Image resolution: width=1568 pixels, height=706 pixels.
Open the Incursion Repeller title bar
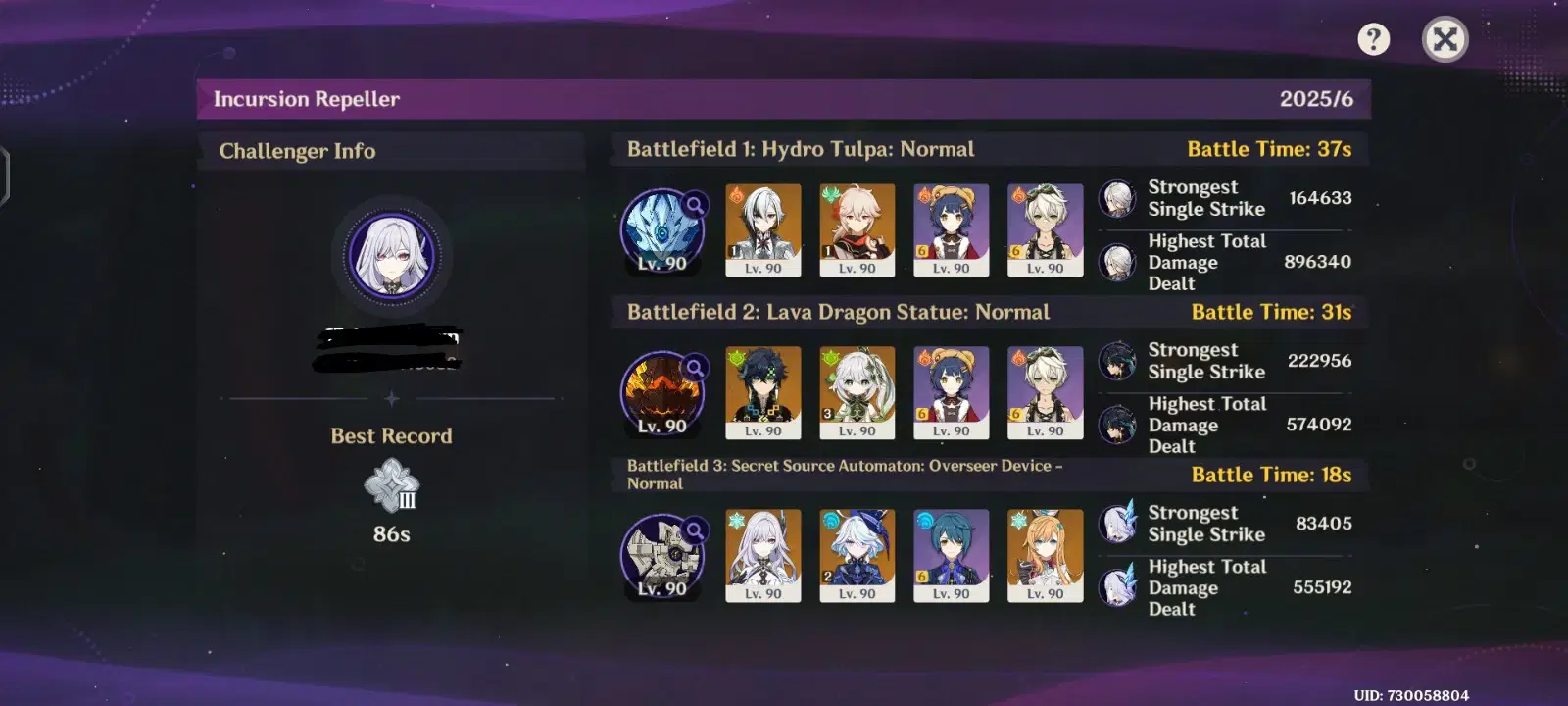click(306, 98)
